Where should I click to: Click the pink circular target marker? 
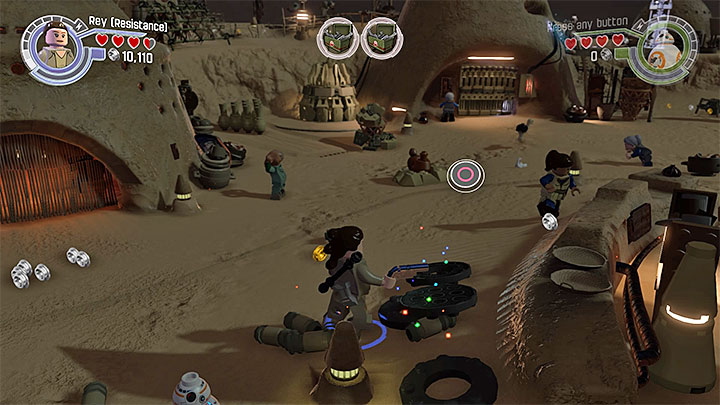tap(465, 175)
